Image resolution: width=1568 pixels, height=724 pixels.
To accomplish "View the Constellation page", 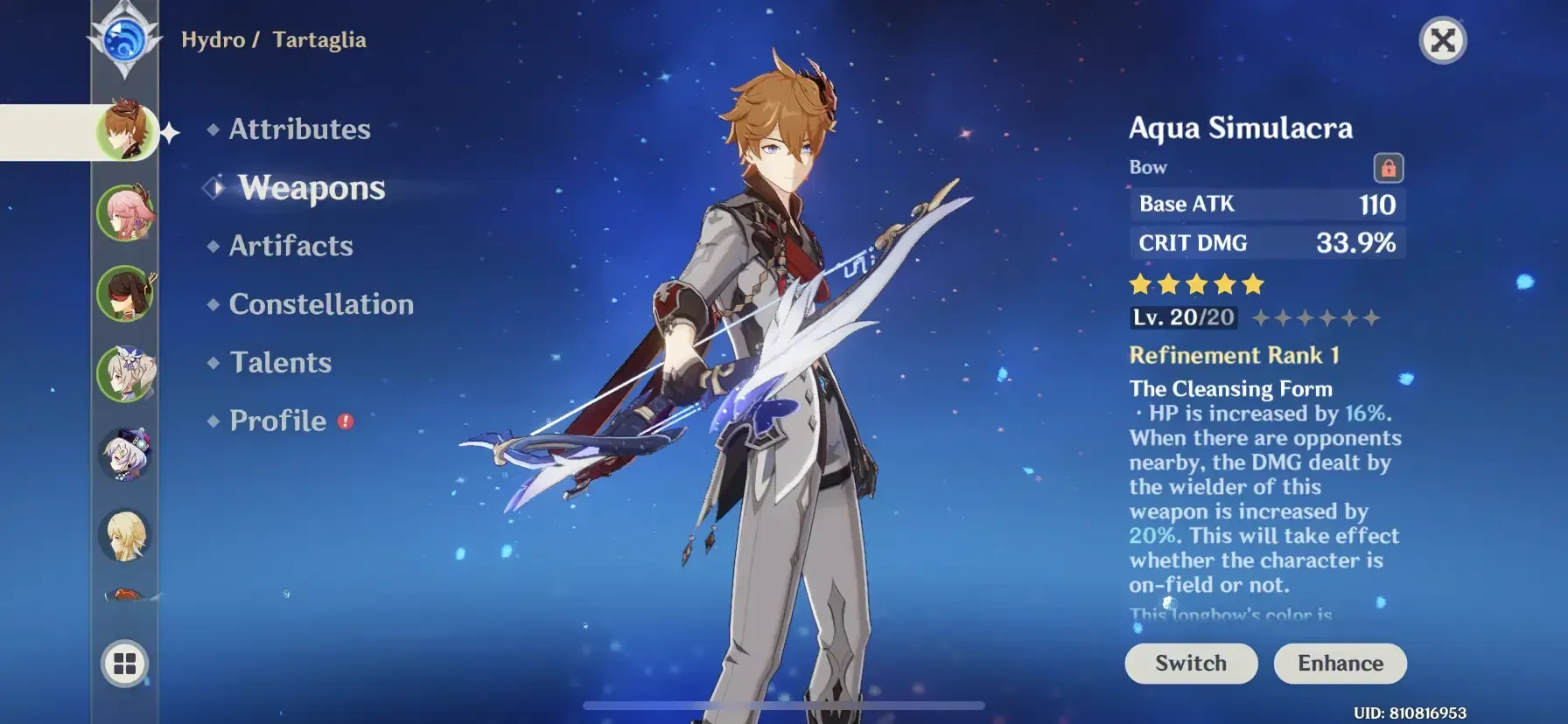I will click(x=321, y=304).
